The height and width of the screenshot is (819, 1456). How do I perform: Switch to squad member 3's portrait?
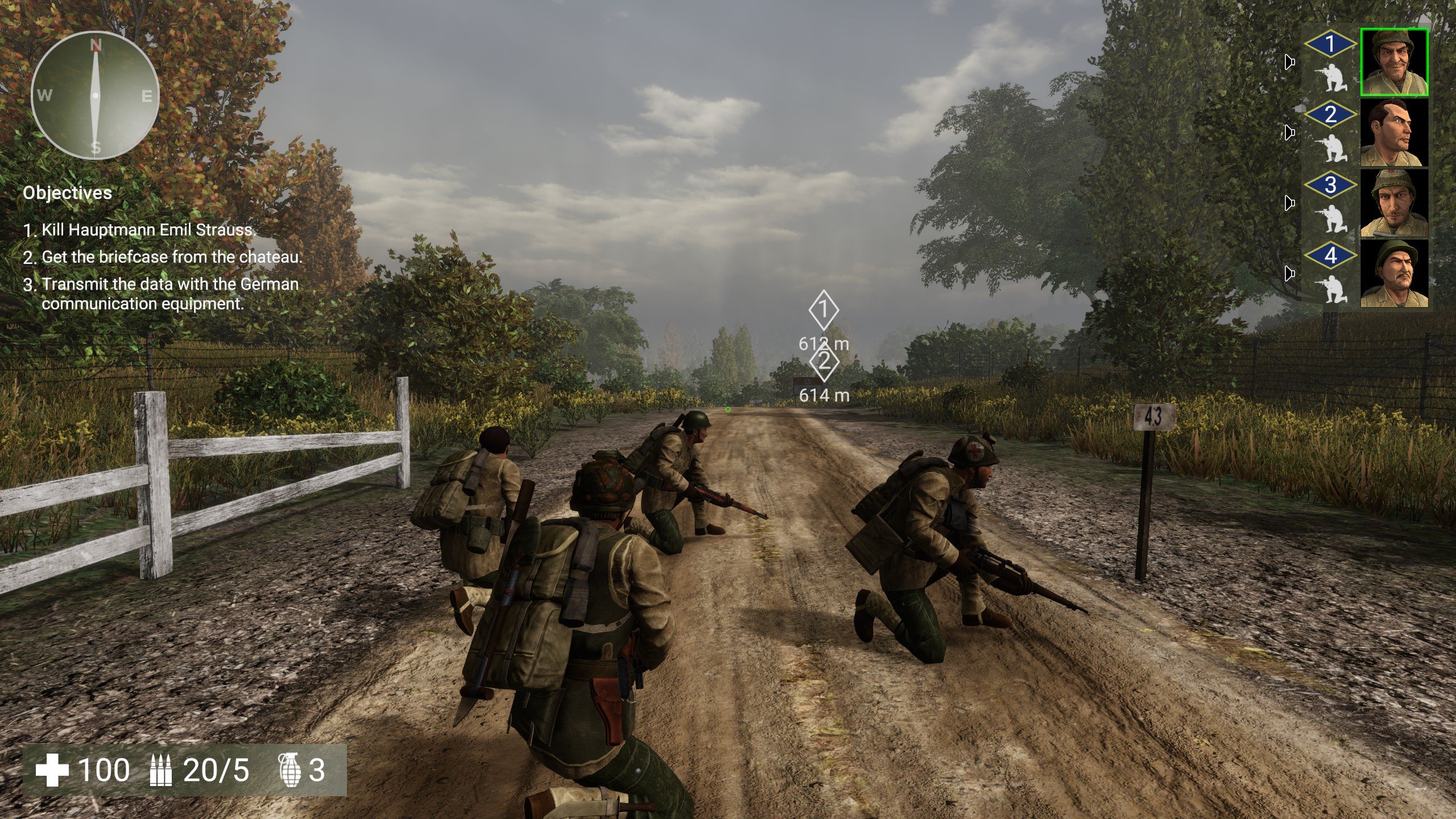pyautogui.click(x=1393, y=203)
